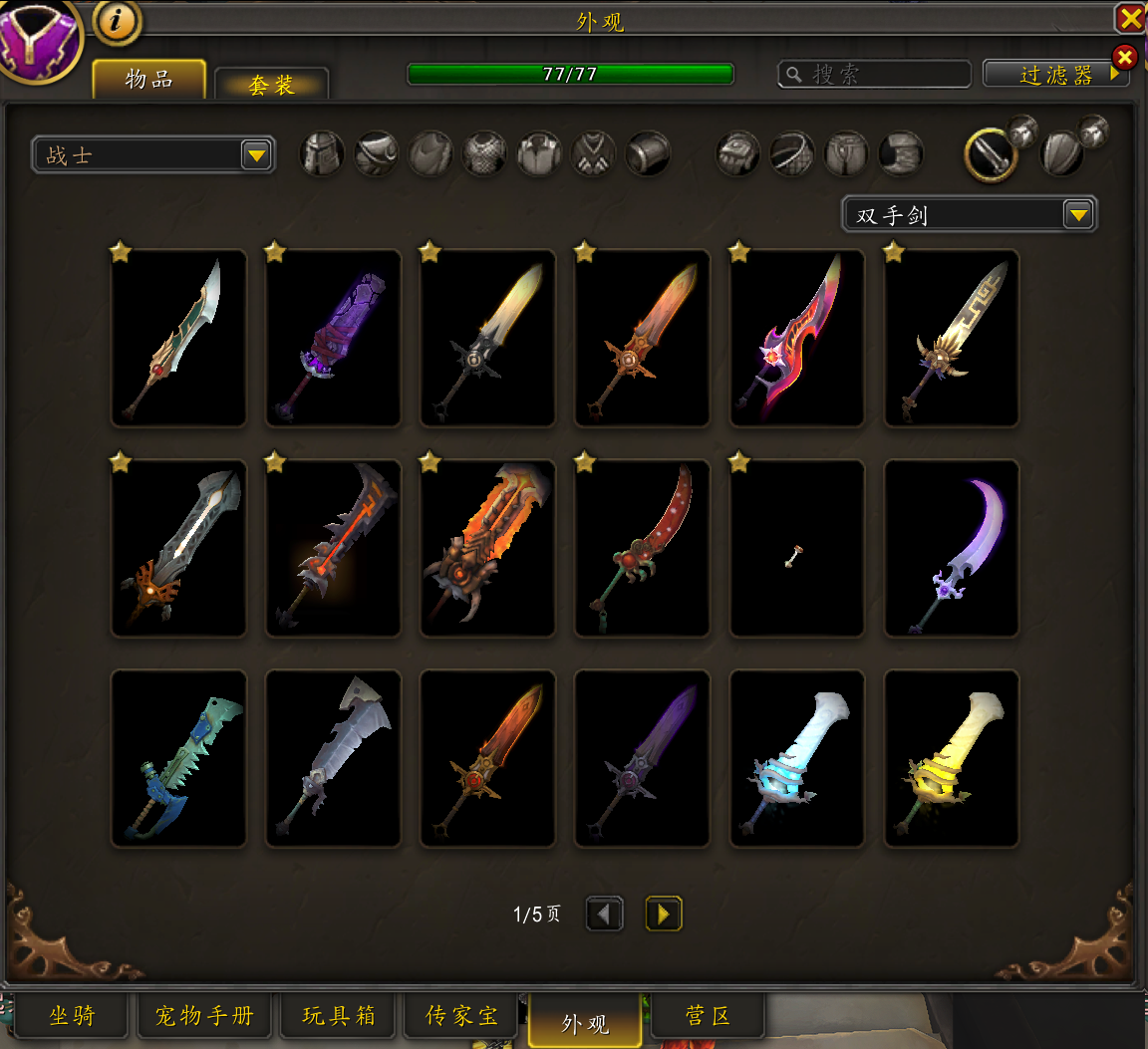The width and height of the screenshot is (1148, 1049).
Task: Pick the teal serrated greatsword appearance
Action: tap(179, 759)
